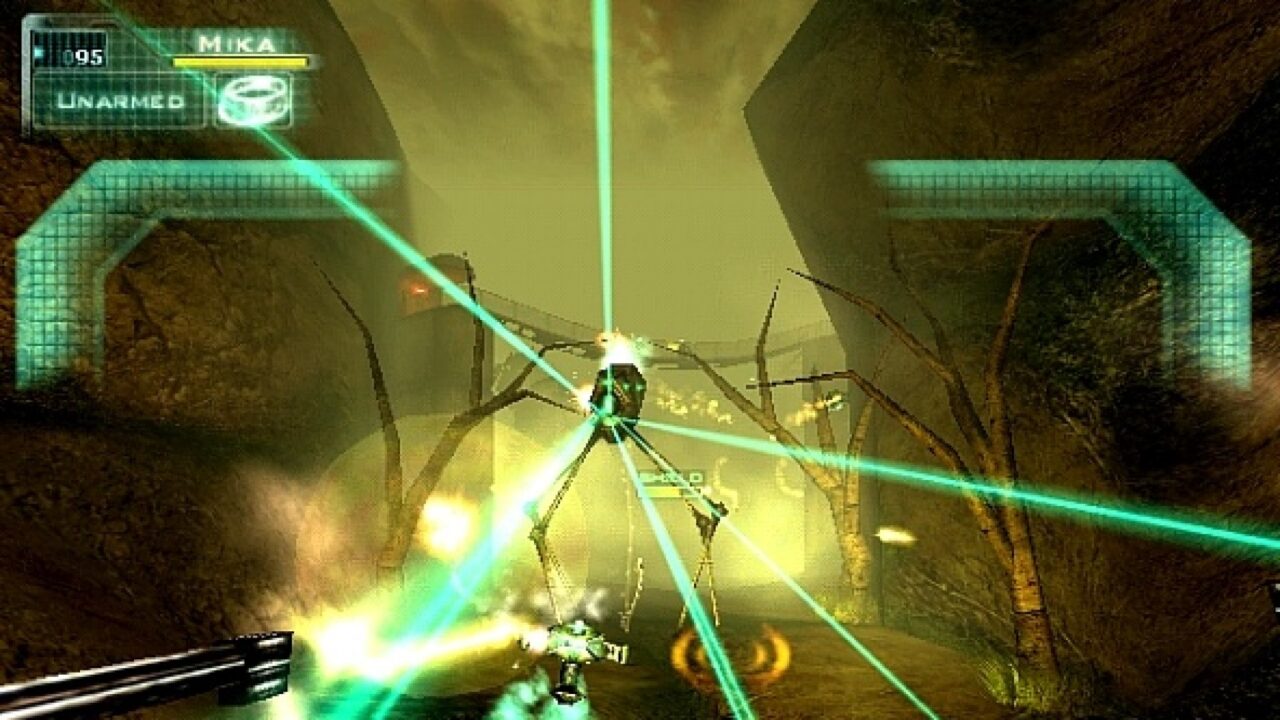Click the glowing ring item icon
This screenshot has width=1280, height=720.
(x=253, y=101)
